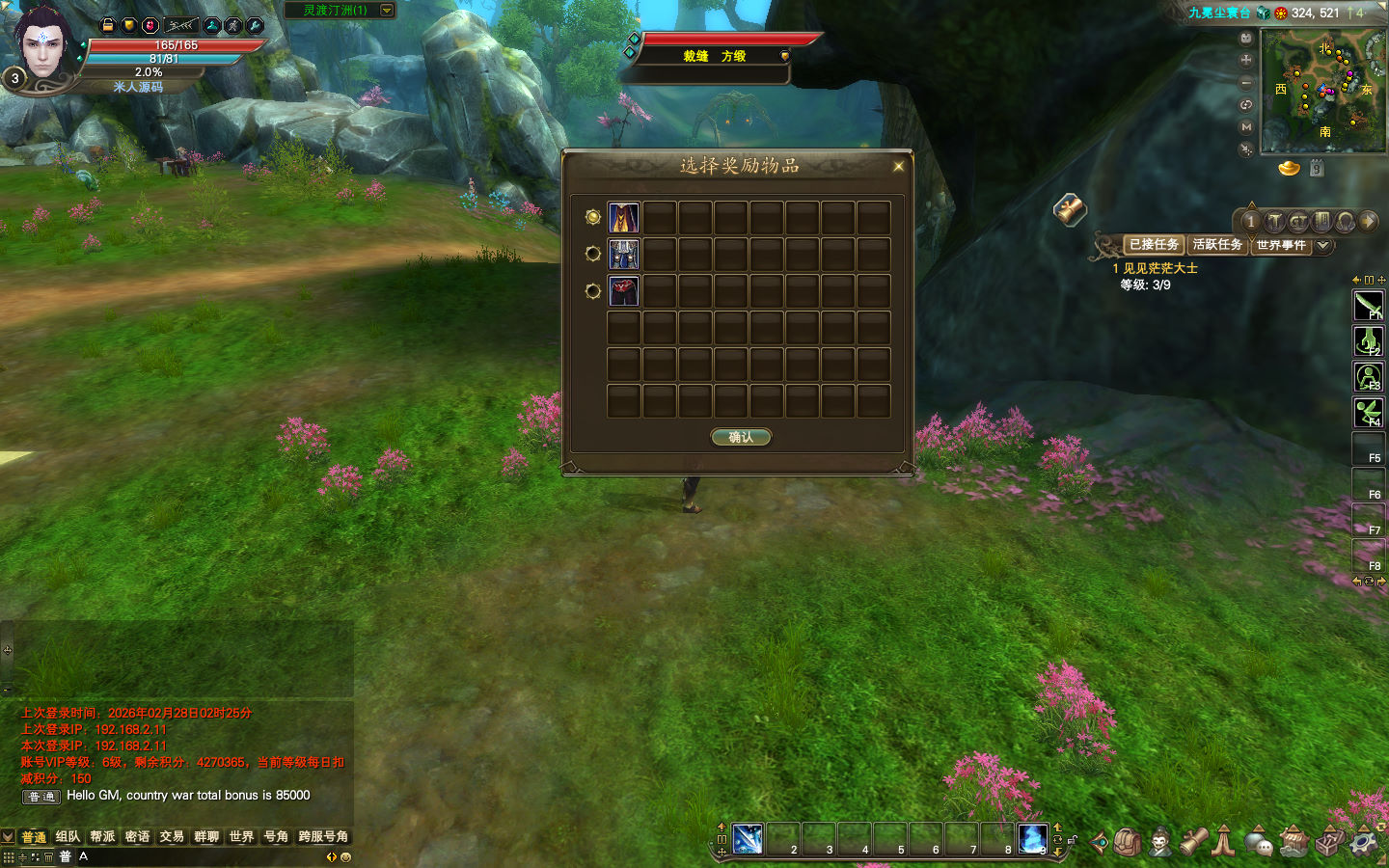Open the backpack inventory icon
Screen dimensions: 1389x868
pyautogui.click(x=1128, y=841)
